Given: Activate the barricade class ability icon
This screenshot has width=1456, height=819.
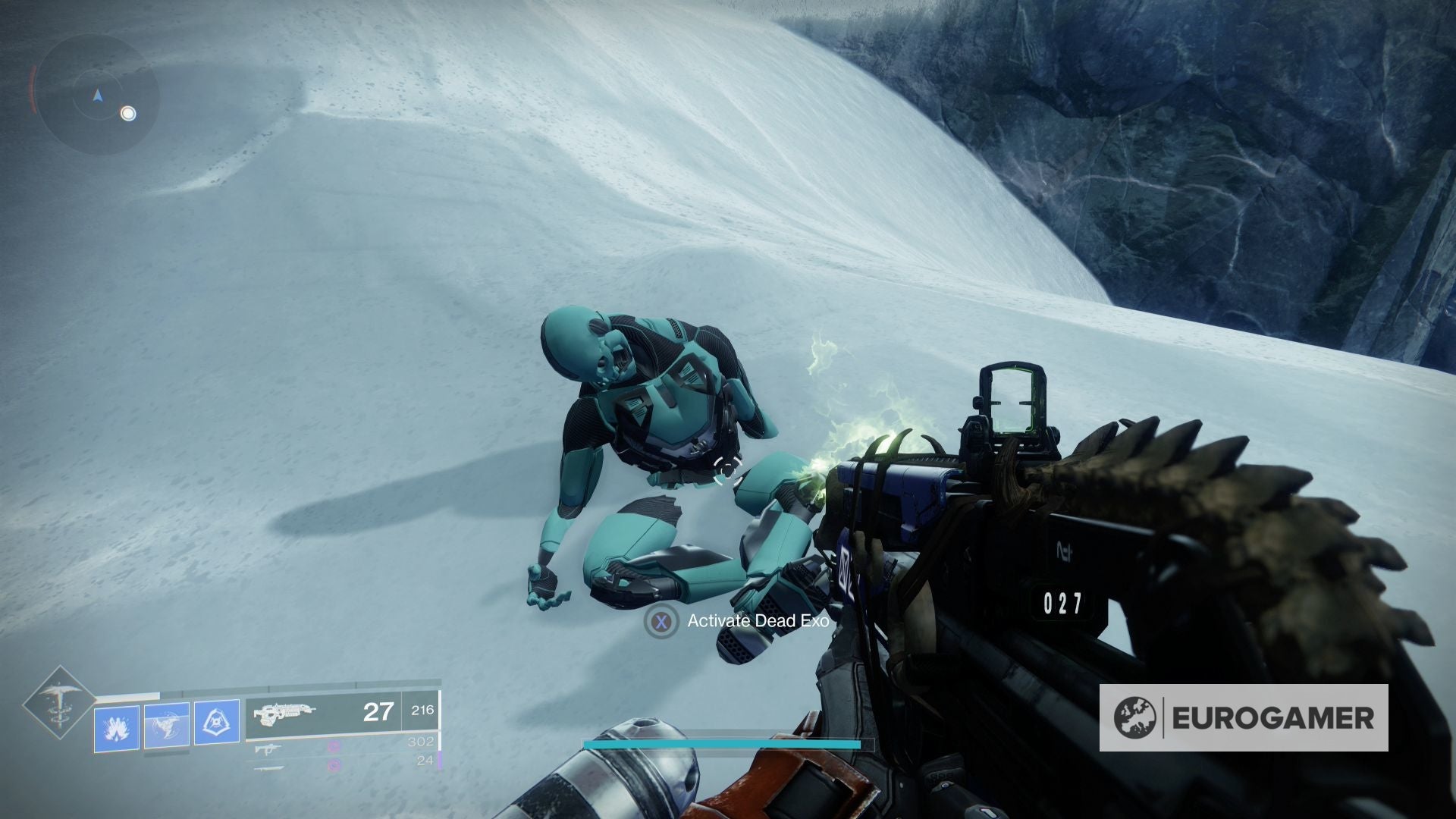Looking at the screenshot, I should coord(217,723).
